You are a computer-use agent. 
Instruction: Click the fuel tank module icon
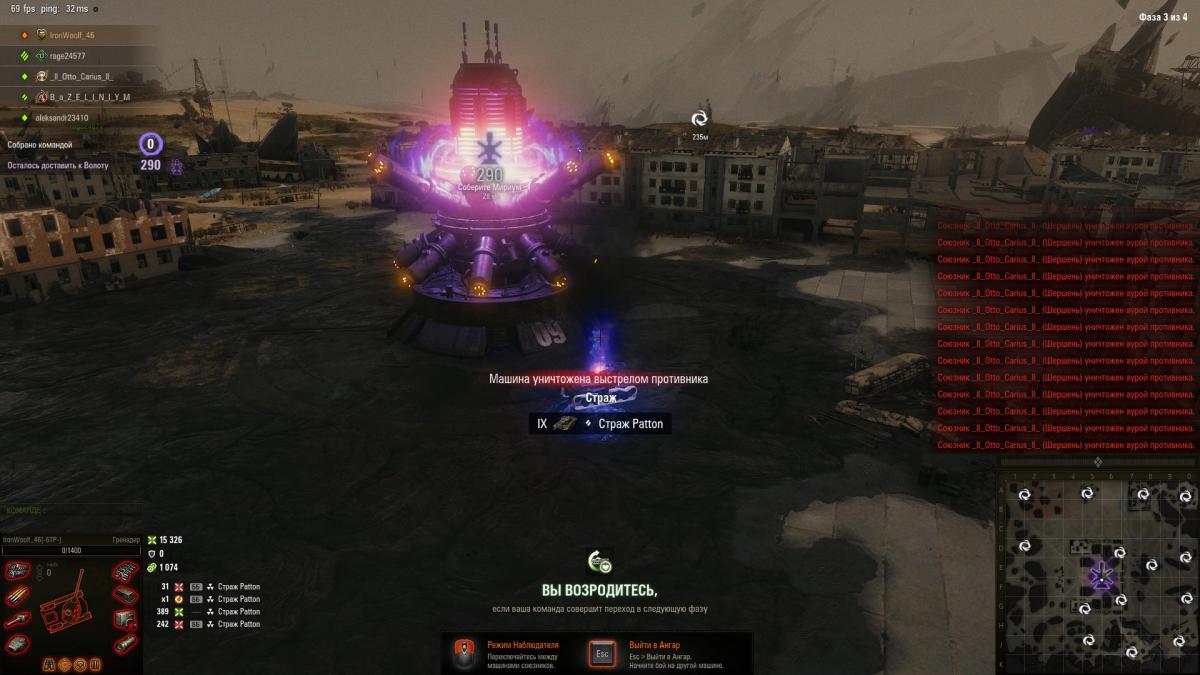point(124,645)
